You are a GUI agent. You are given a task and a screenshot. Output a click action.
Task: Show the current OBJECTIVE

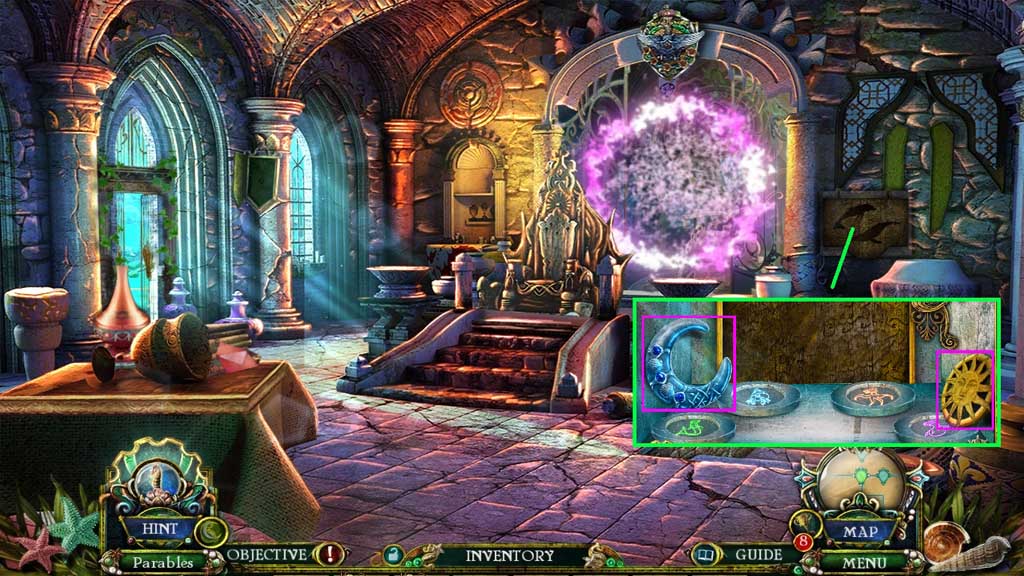pos(267,554)
